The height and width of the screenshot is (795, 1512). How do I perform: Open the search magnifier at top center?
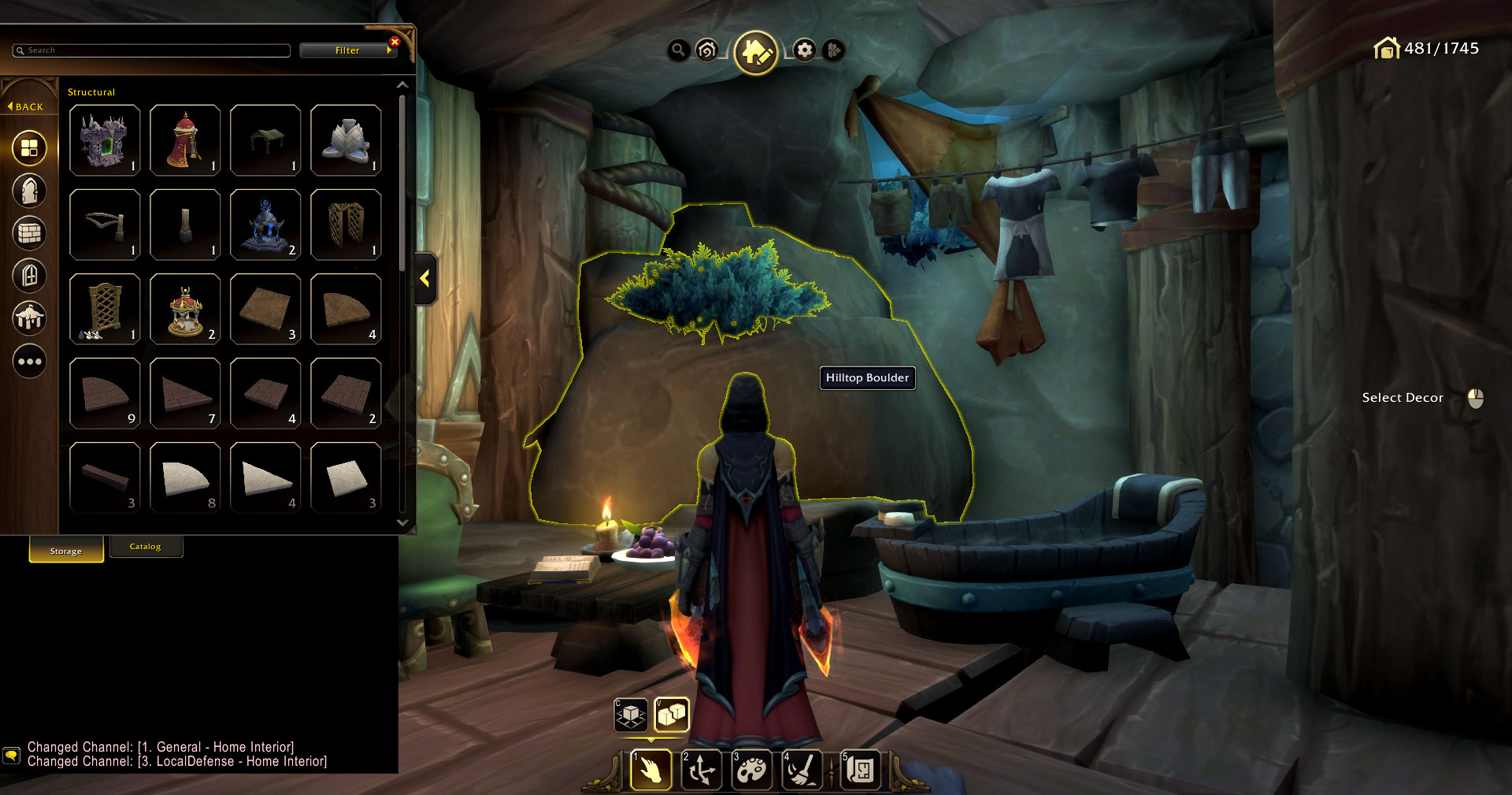(677, 50)
